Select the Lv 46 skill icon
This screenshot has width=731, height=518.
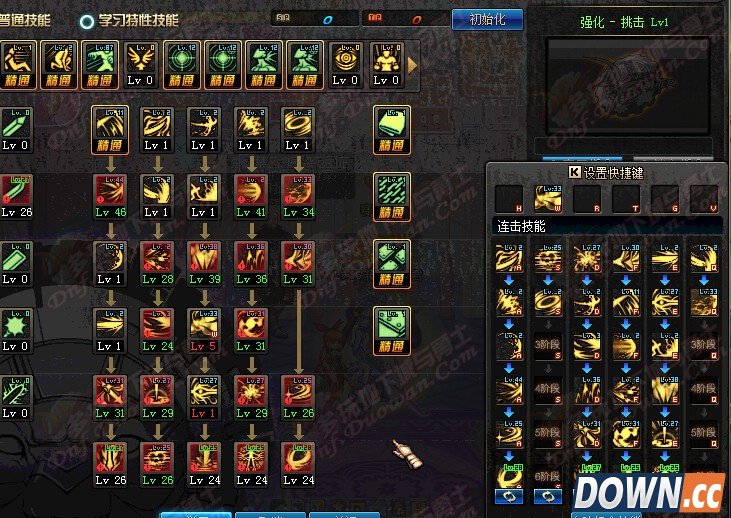pyautogui.click(x=109, y=190)
